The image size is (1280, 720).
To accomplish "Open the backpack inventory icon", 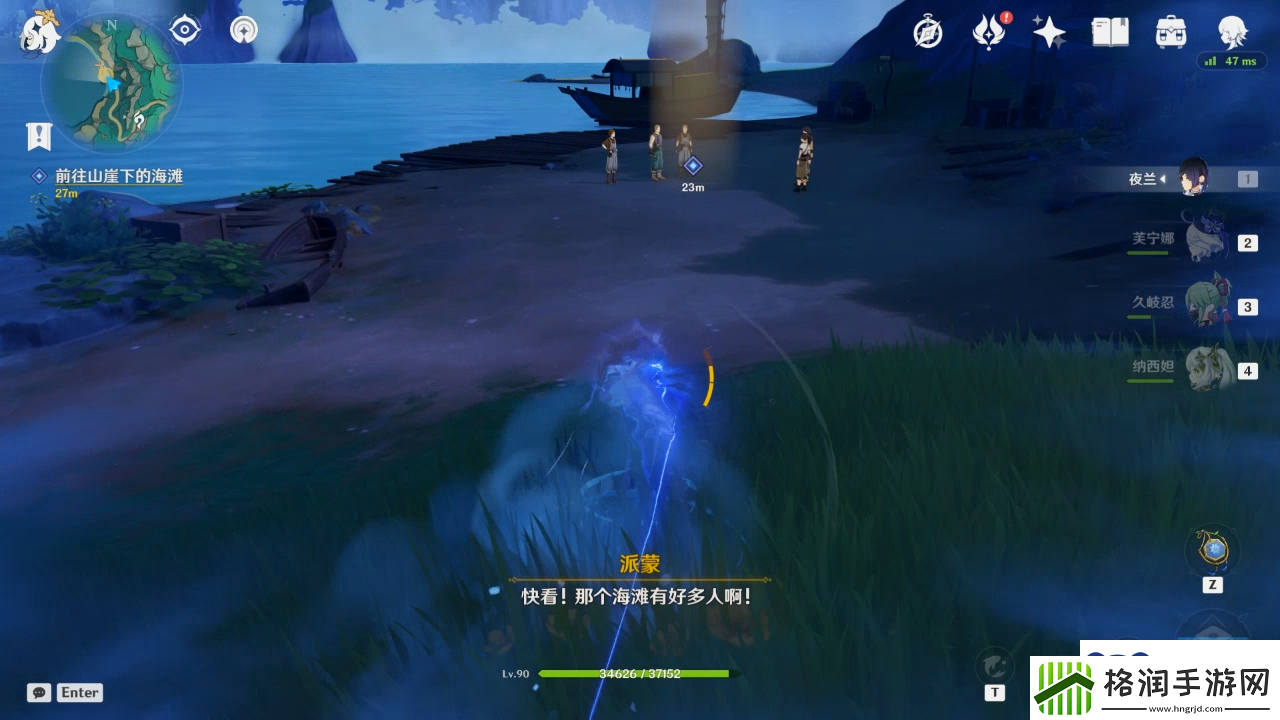I will (x=1170, y=33).
